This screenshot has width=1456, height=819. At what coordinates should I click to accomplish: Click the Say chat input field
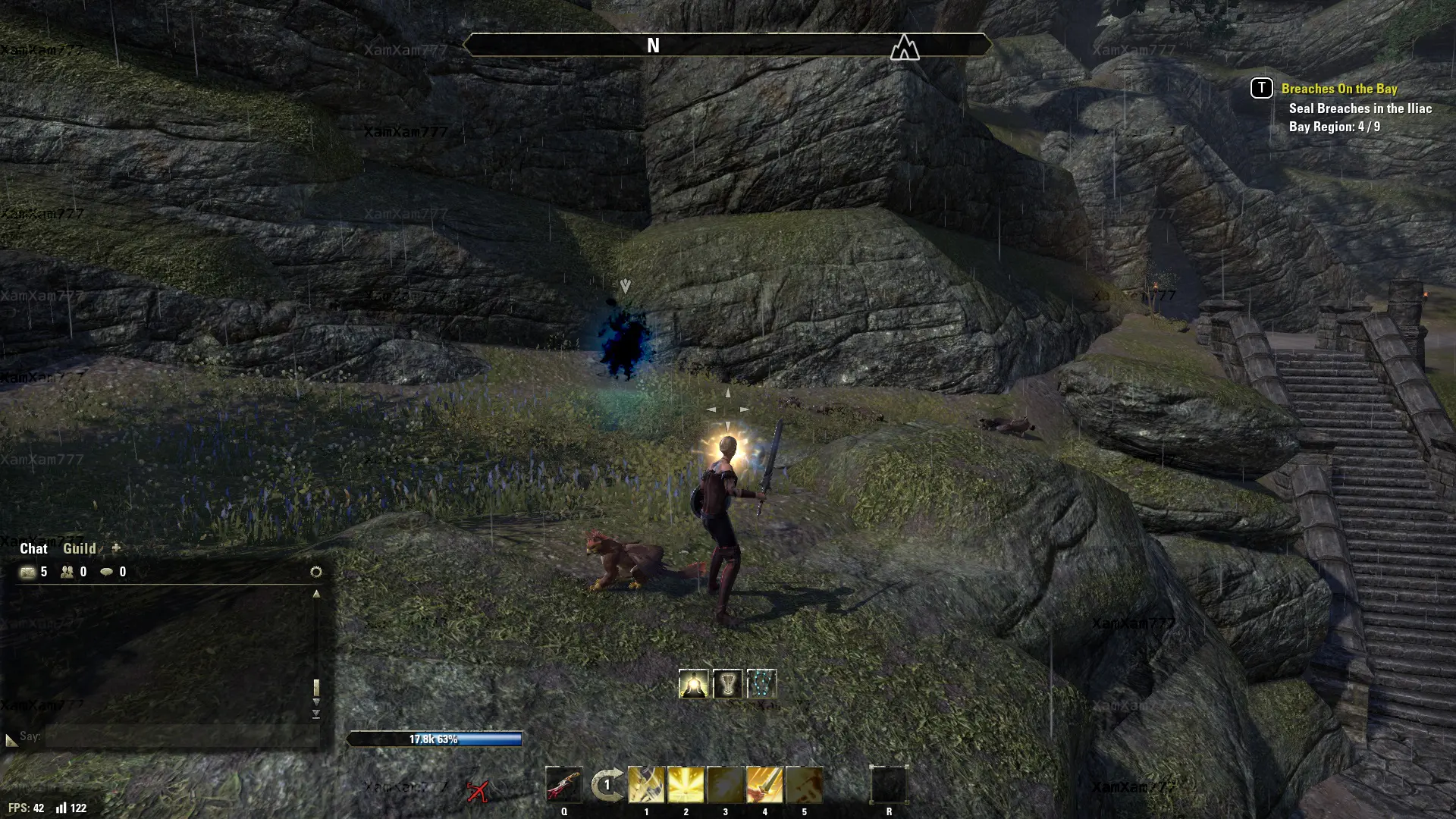(182, 736)
